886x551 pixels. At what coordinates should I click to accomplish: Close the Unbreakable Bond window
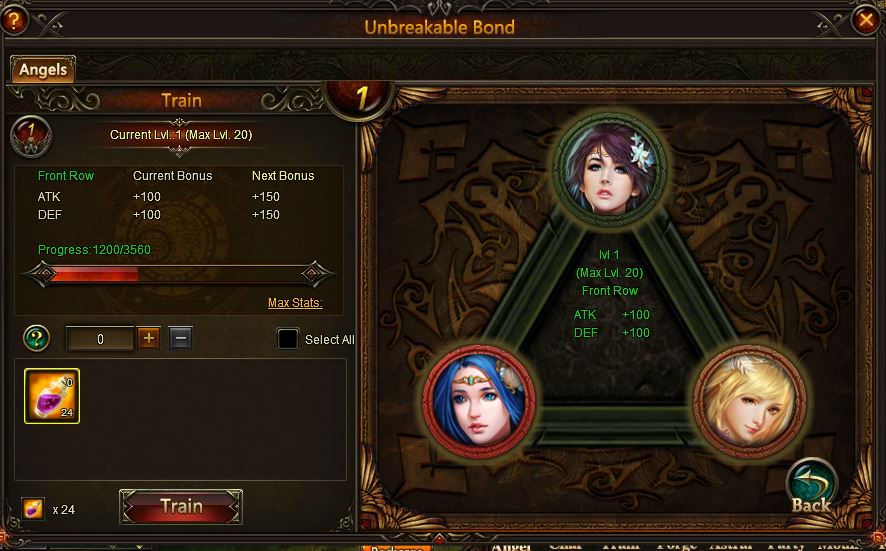point(866,20)
